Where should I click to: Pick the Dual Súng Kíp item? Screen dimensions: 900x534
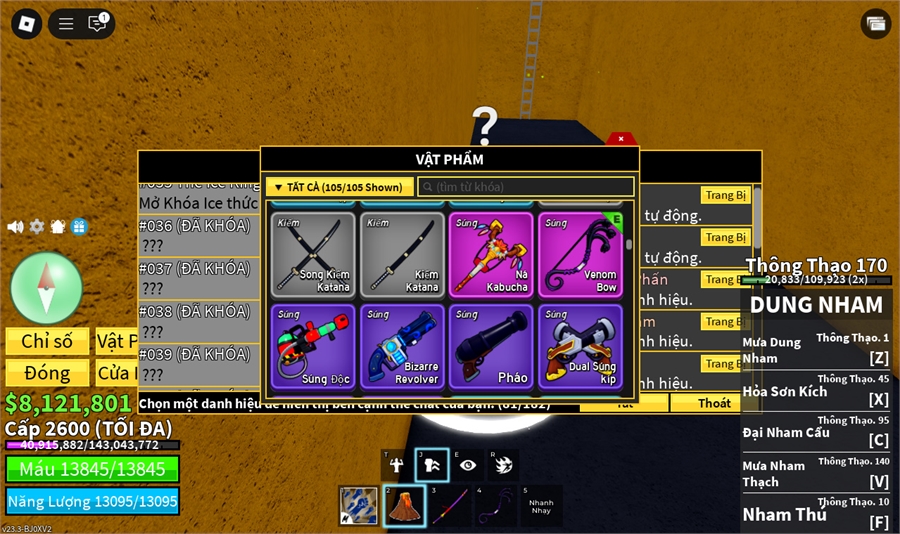pyautogui.click(x=580, y=346)
